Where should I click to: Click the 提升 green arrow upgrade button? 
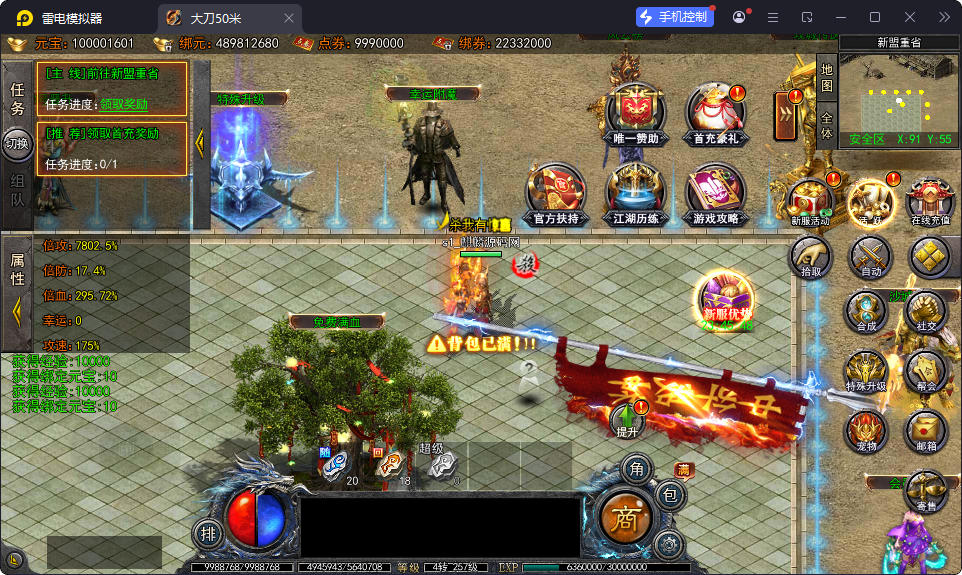[x=628, y=420]
